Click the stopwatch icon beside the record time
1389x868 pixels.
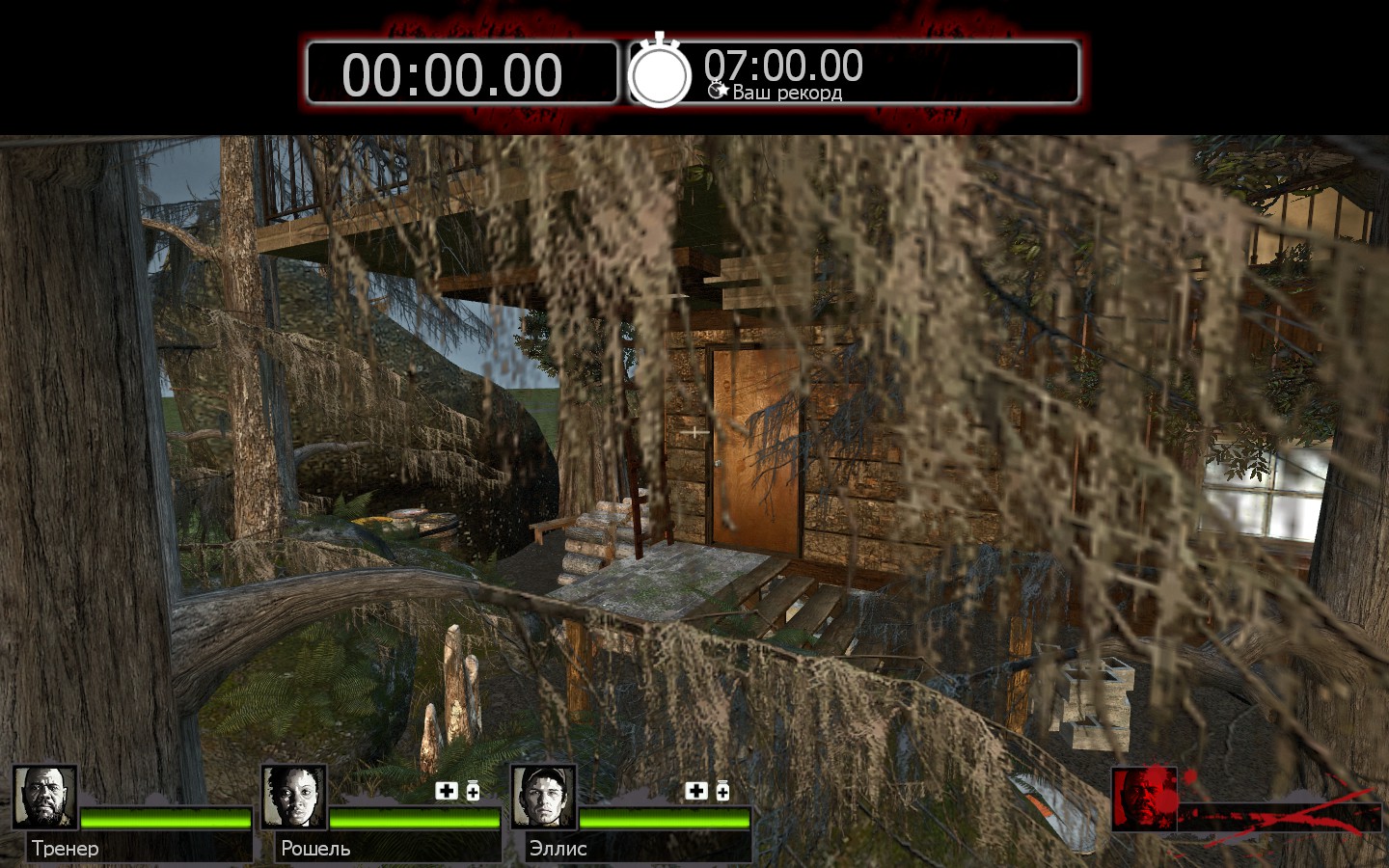tap(660, 73)
